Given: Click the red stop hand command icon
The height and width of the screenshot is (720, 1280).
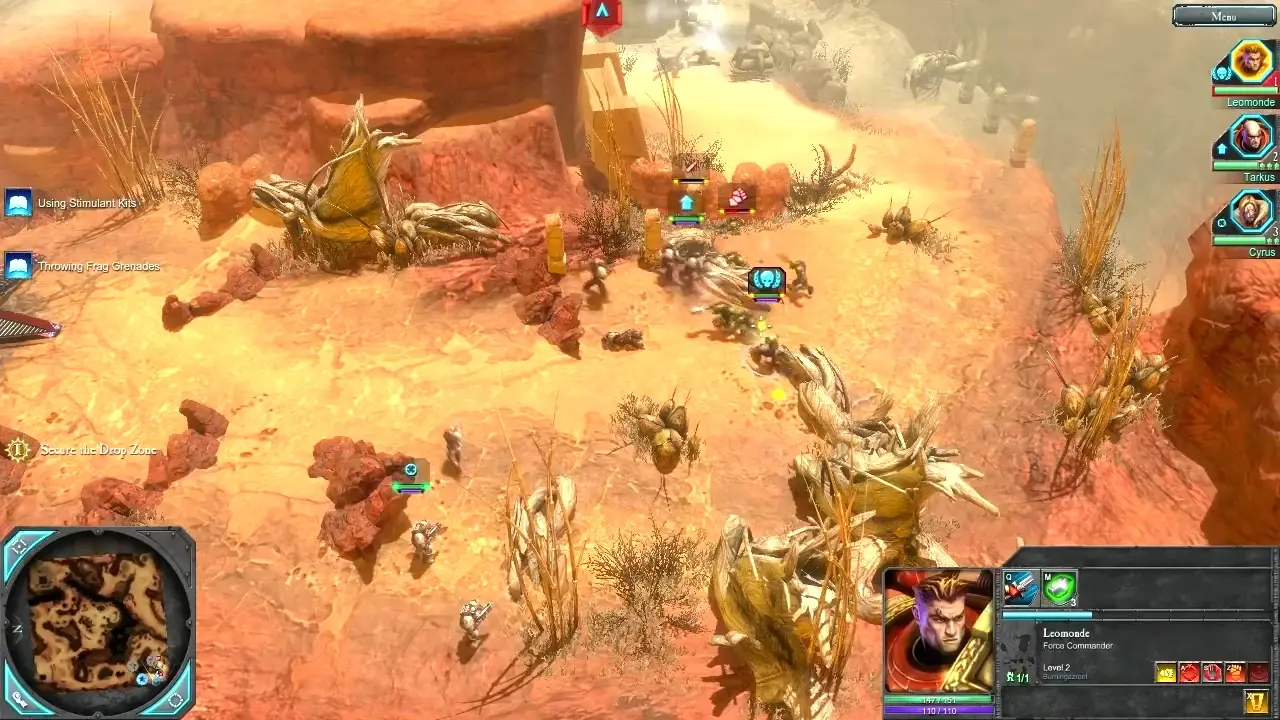Looking at the screenshot, I should pyautogui.click(x=1212, y=673).
